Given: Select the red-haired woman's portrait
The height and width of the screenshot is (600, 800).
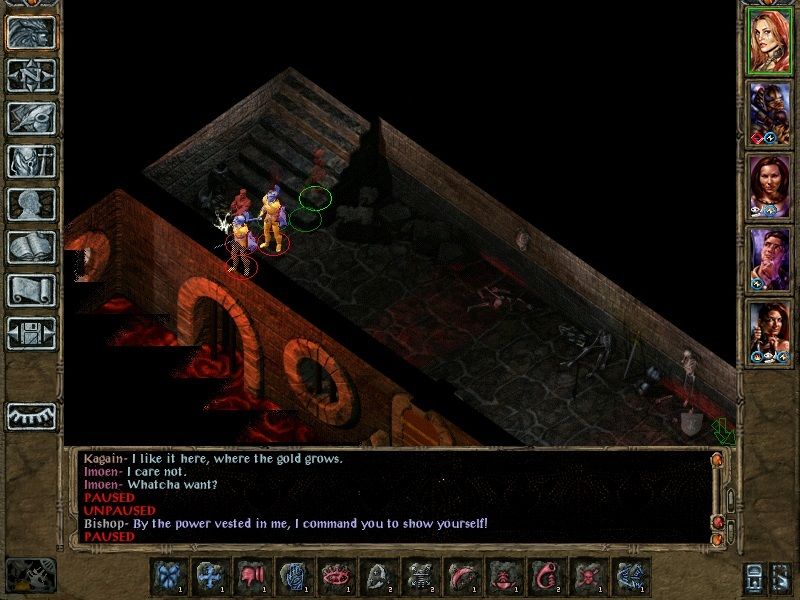Looking at the screenshot, I should [770, 39].
